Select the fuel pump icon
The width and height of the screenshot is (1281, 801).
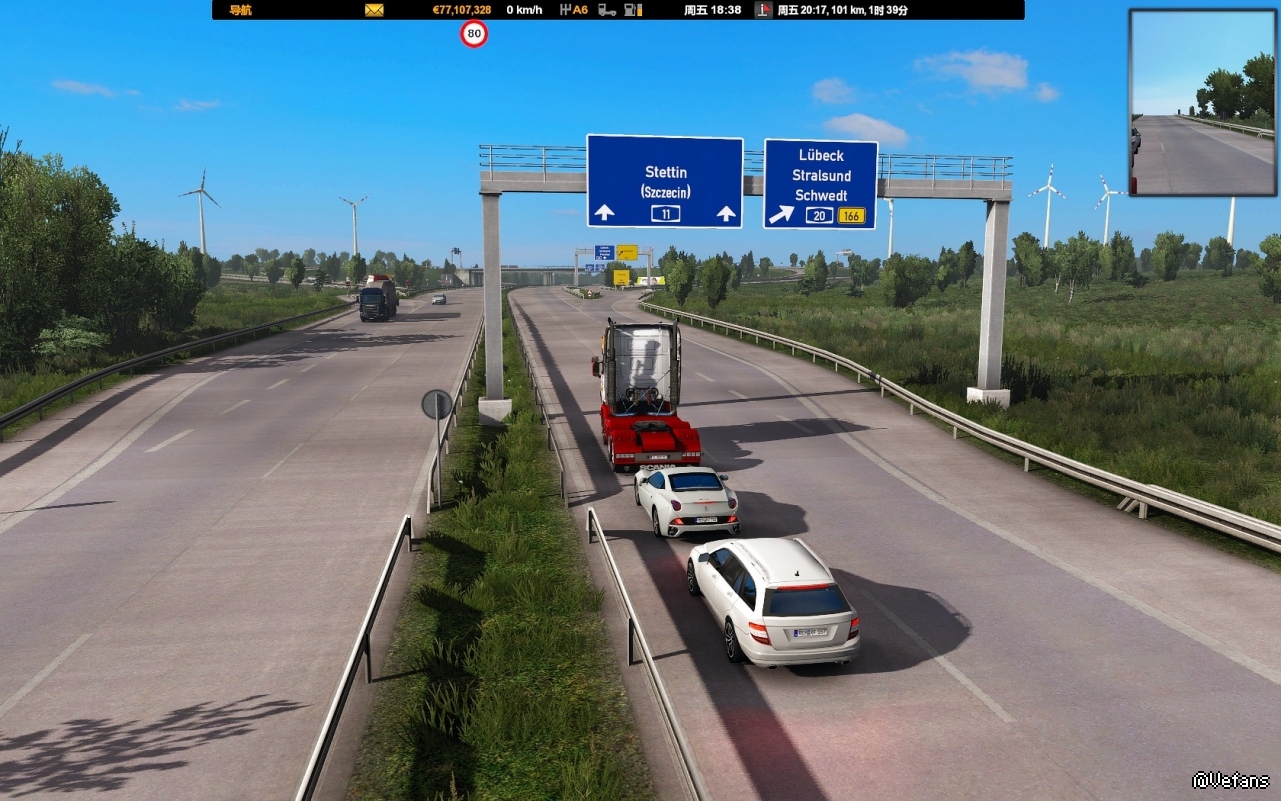pyautogui.click(x=633, y=10)
